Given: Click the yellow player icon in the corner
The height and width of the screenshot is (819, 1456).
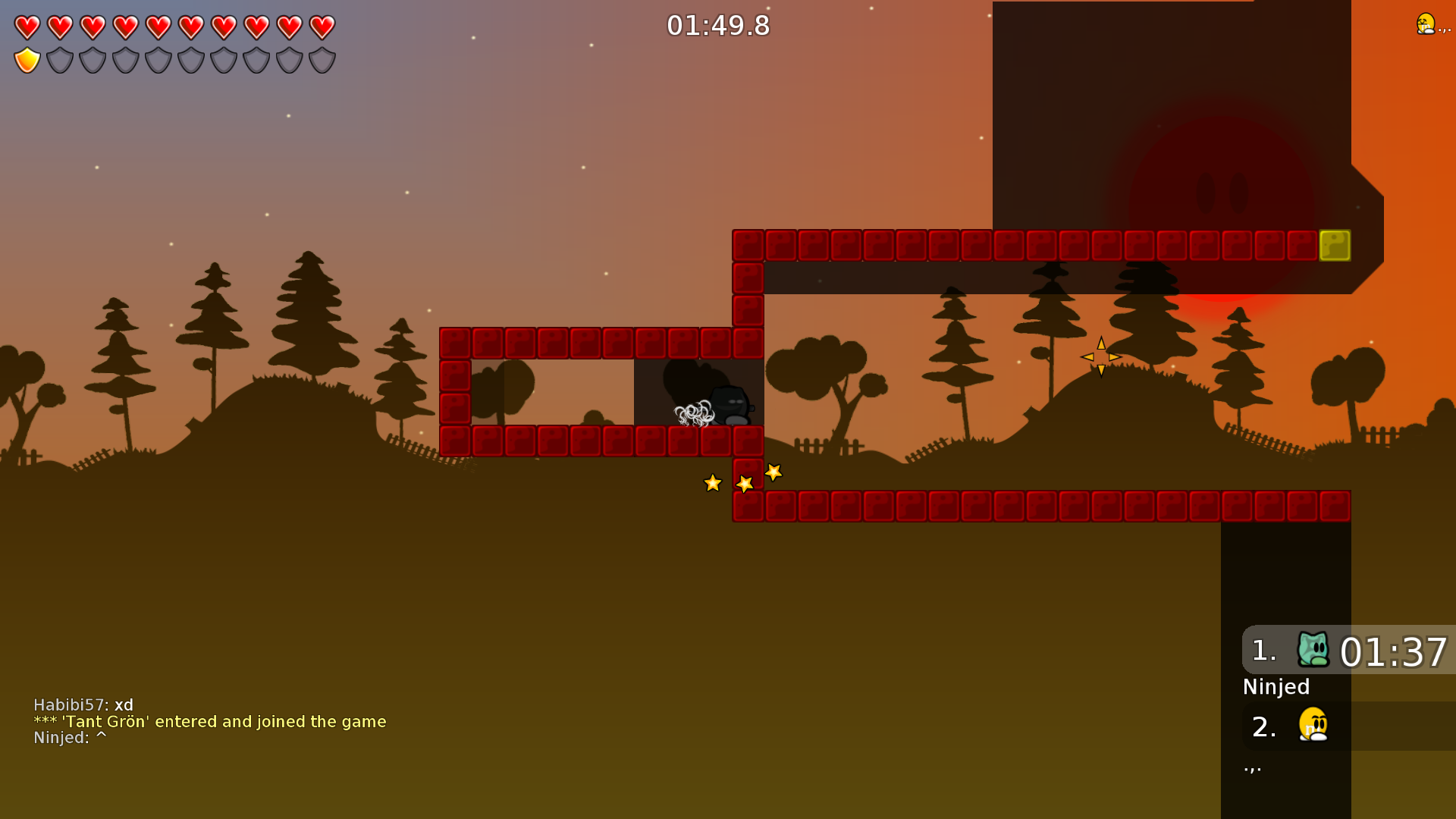Looking at the screenshot, I should [1426, 24].
